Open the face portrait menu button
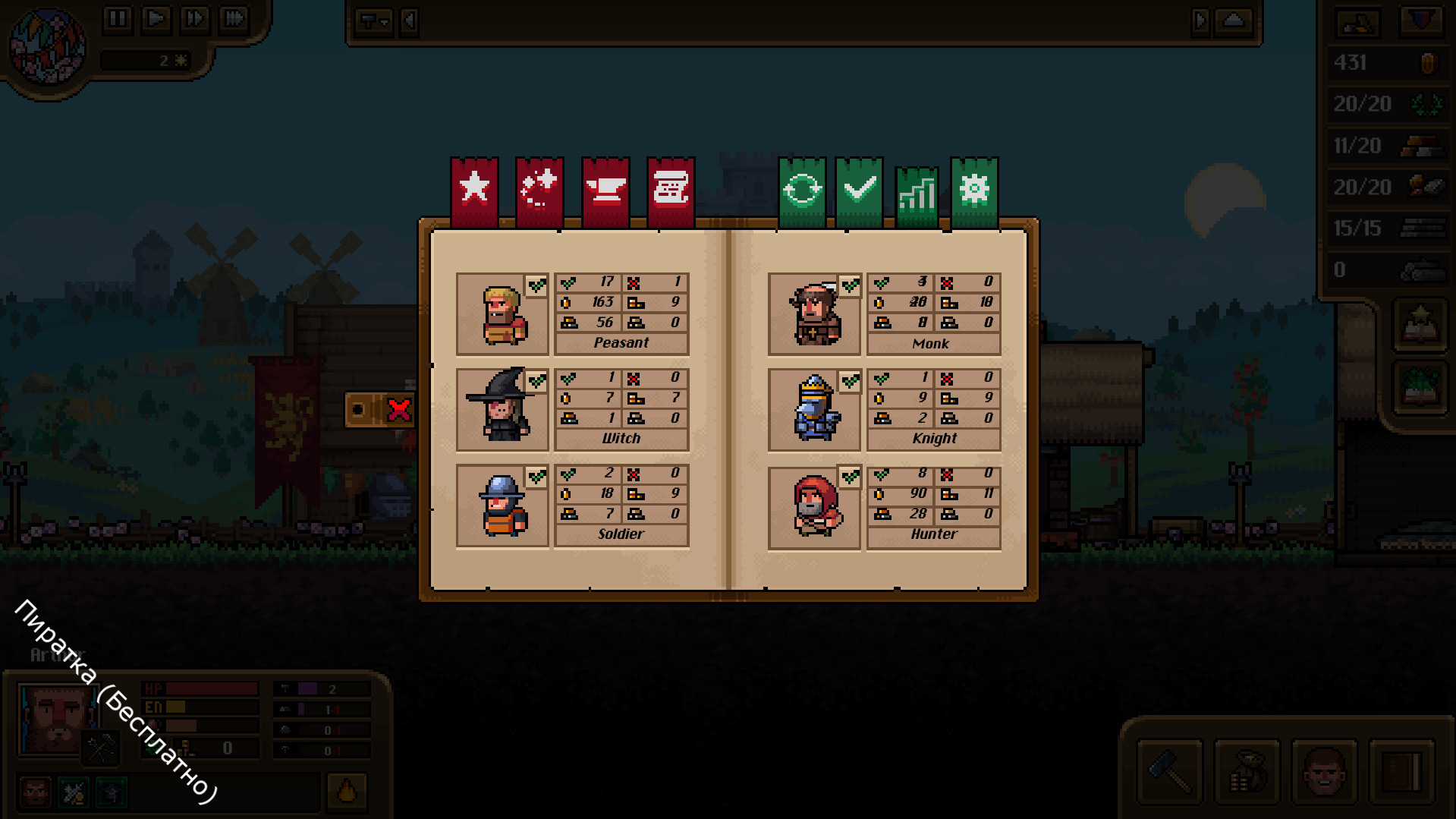This screenshot has height=819, width=1456. [1325, 772]
